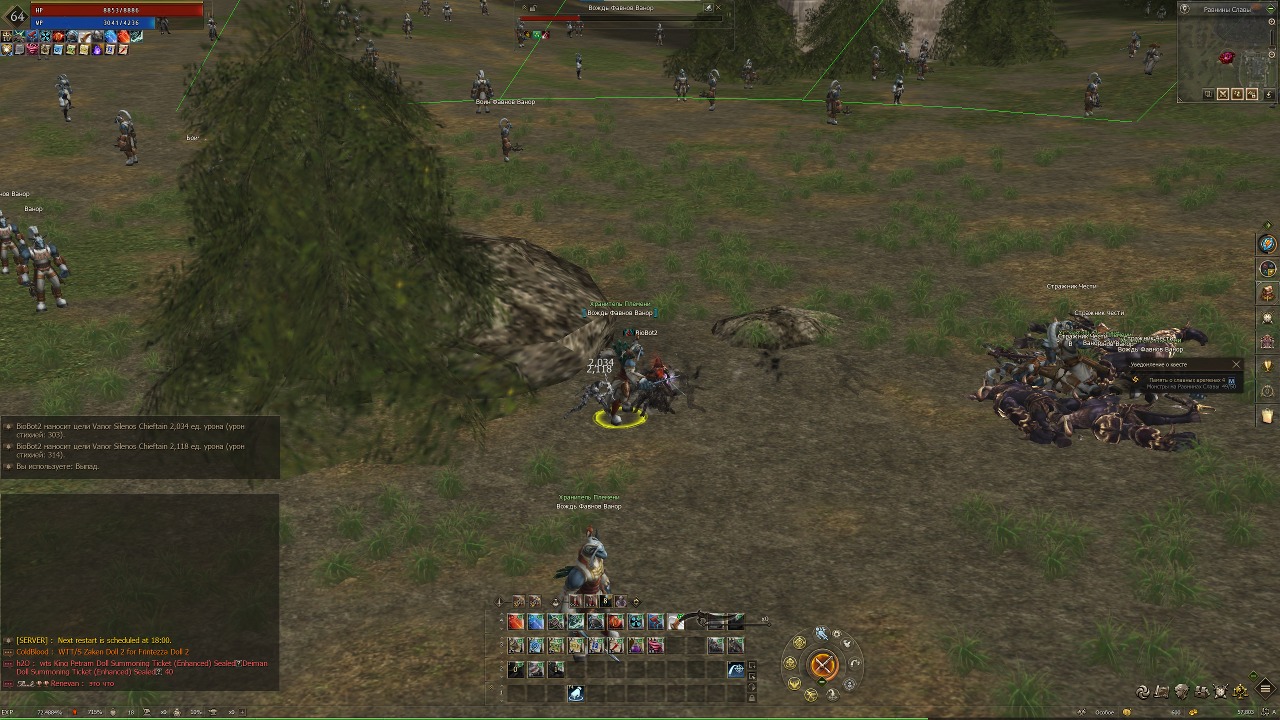Click the globe icon in right sidebar
The height and width of the screenshot is (720, 1280).
(1268, 244)
